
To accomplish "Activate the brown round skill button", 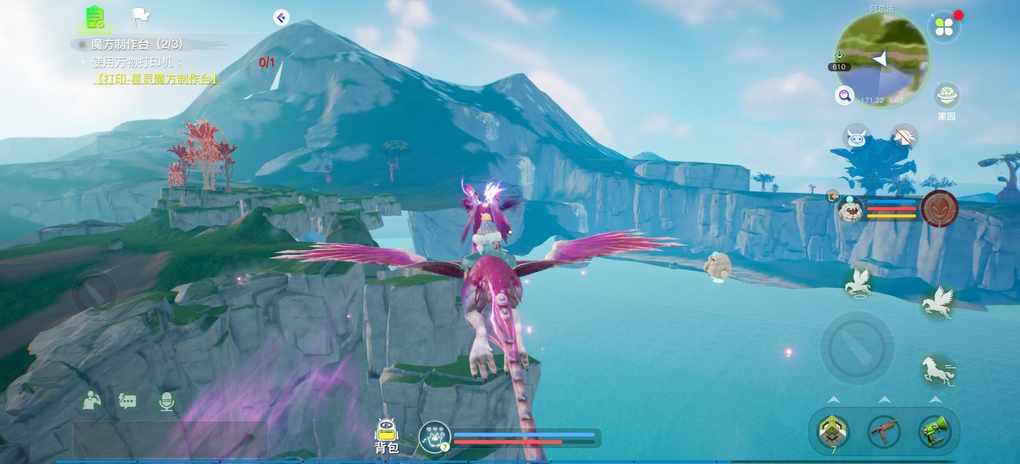I will (939, 208).
